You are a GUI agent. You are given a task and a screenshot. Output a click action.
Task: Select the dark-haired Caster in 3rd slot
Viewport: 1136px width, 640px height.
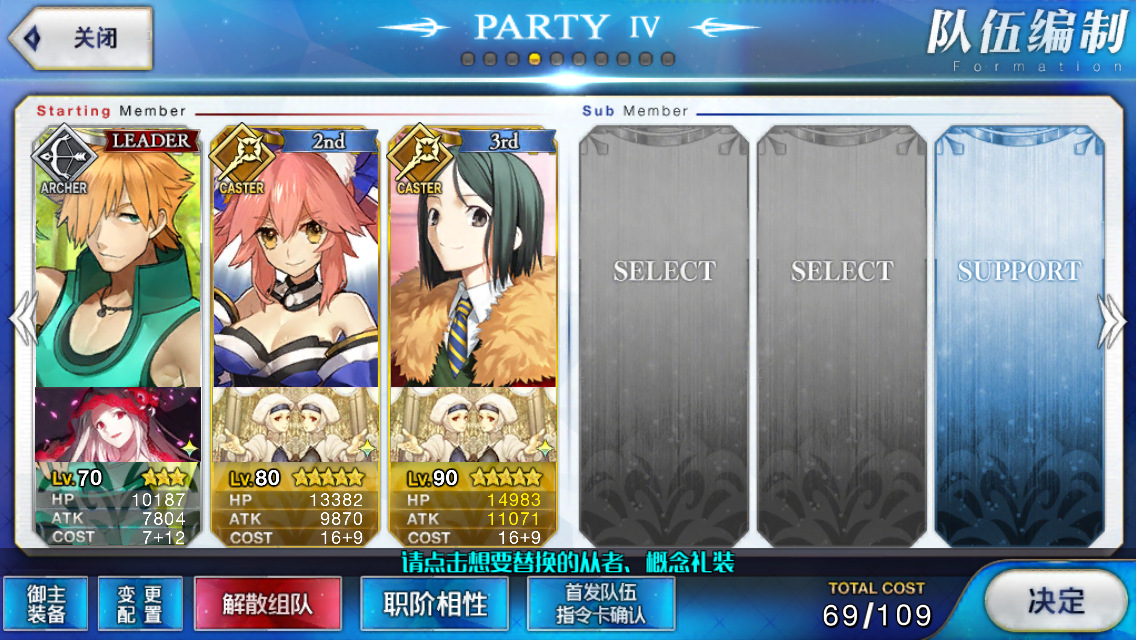[473, 260]
